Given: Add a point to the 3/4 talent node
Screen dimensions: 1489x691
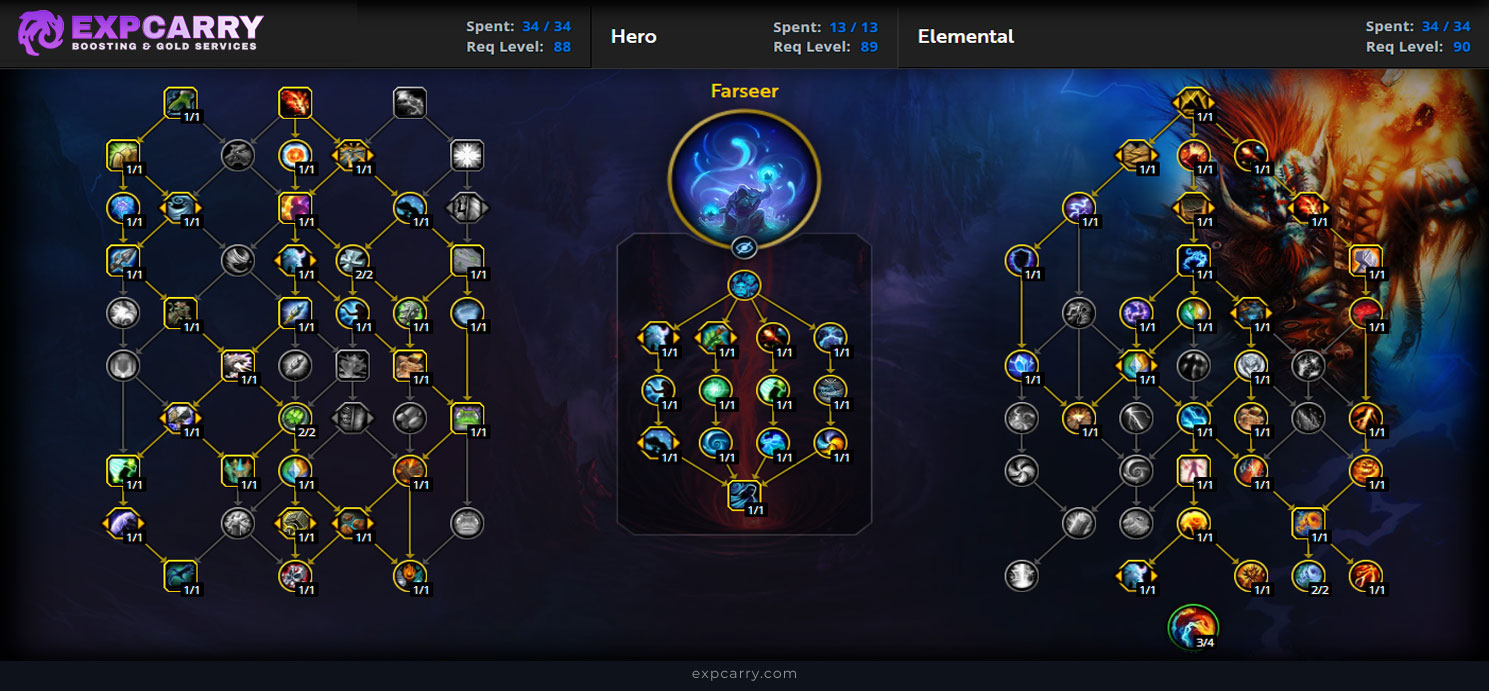Looking at the screenshot, I should [x=1193, y=626].
